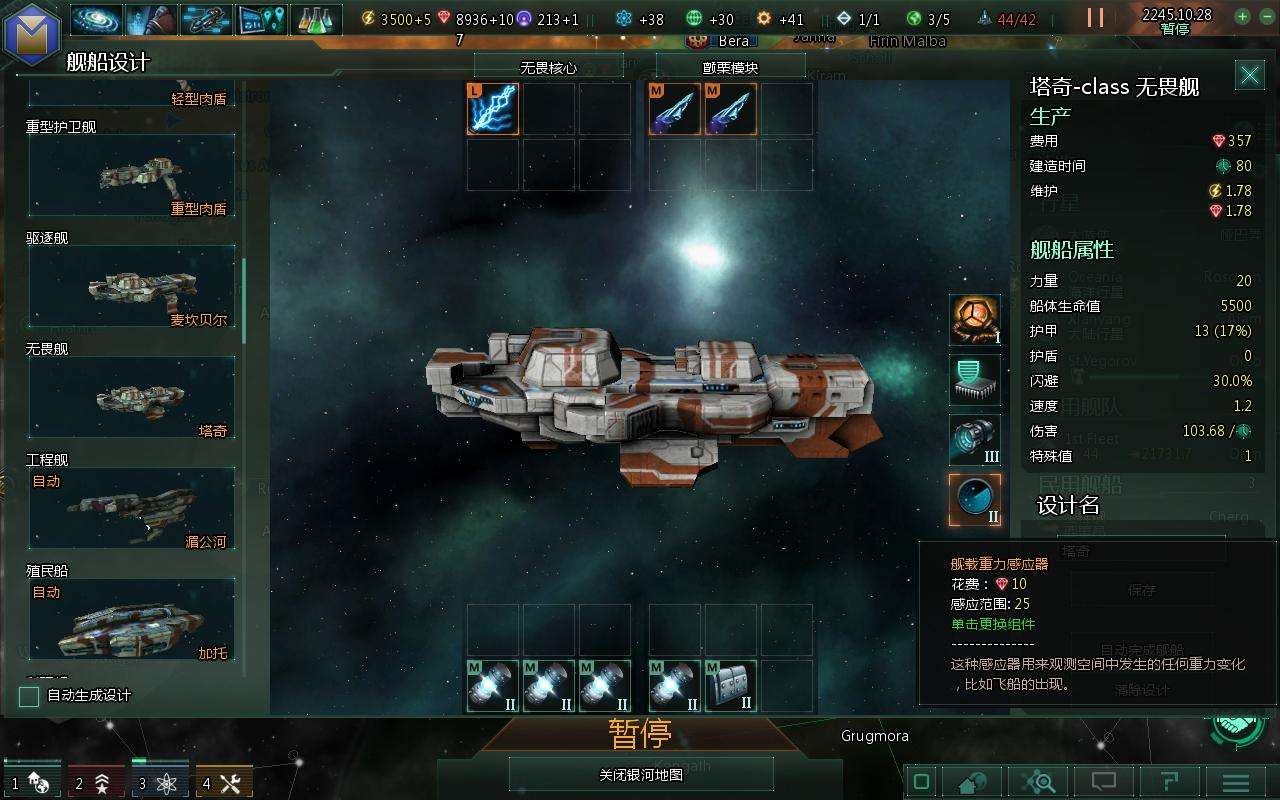Pick the colony ship design thumbnail
1280x800 pixels.
[132, 620]
